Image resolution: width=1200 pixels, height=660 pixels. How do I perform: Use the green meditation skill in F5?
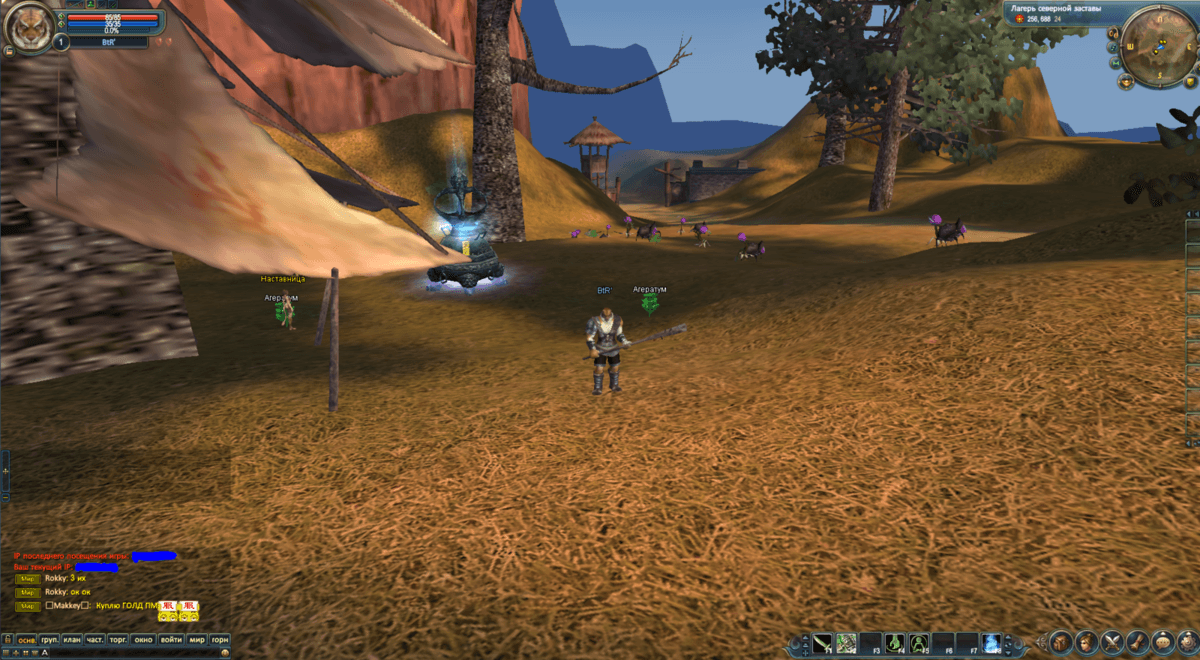click(919, 642)
